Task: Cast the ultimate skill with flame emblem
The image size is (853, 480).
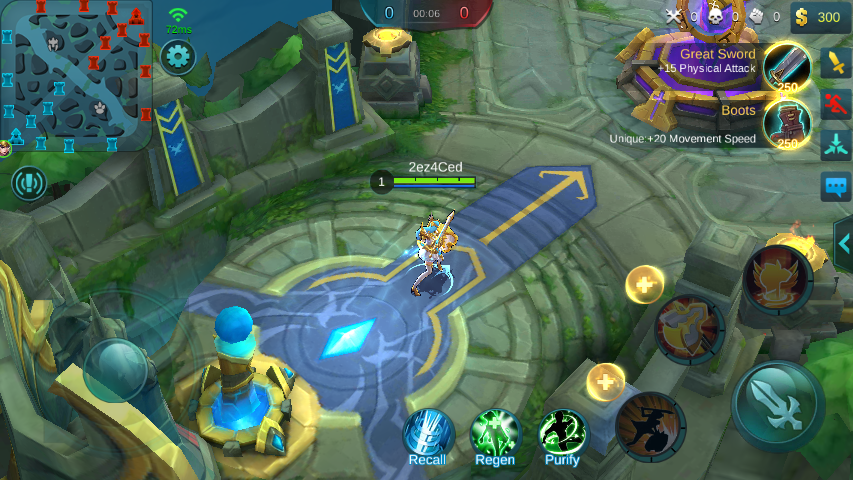Action: [x=777, y=279]
